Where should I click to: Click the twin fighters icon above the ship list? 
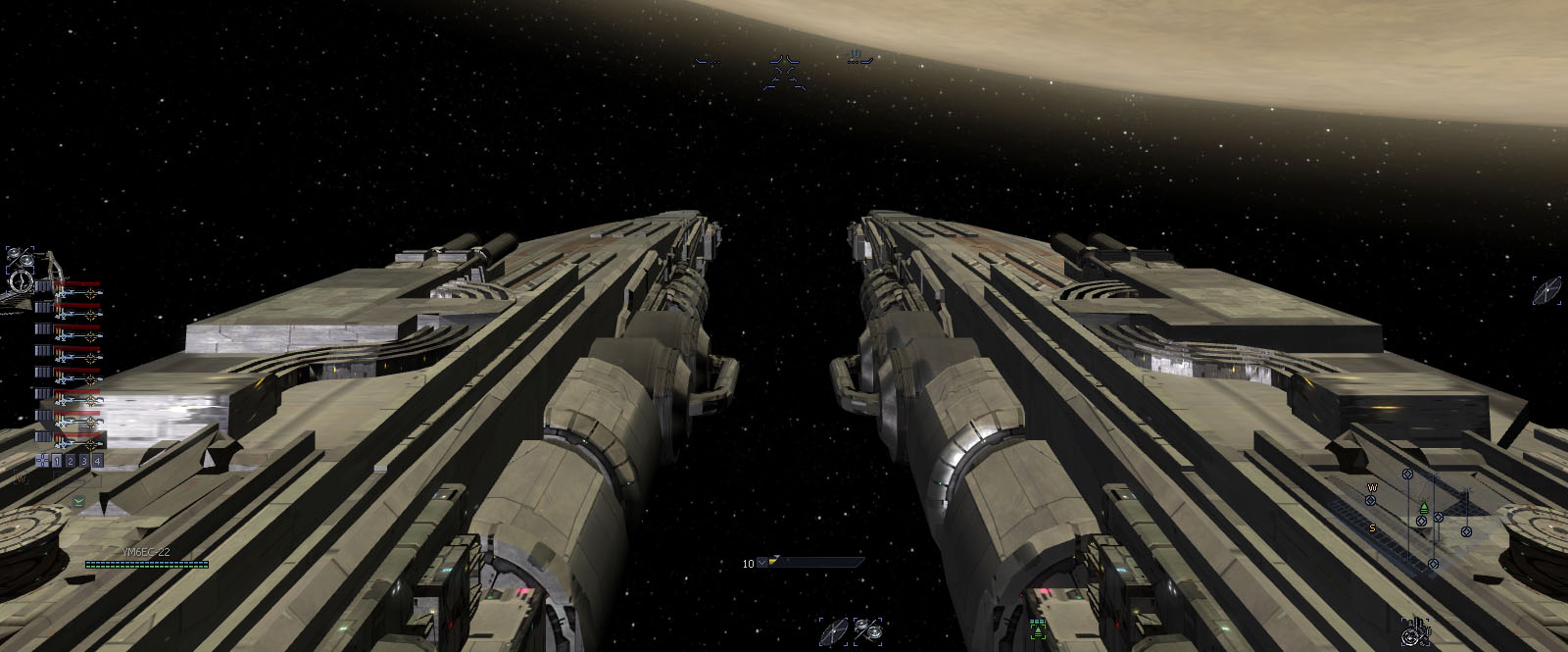[x=19, y=258]
